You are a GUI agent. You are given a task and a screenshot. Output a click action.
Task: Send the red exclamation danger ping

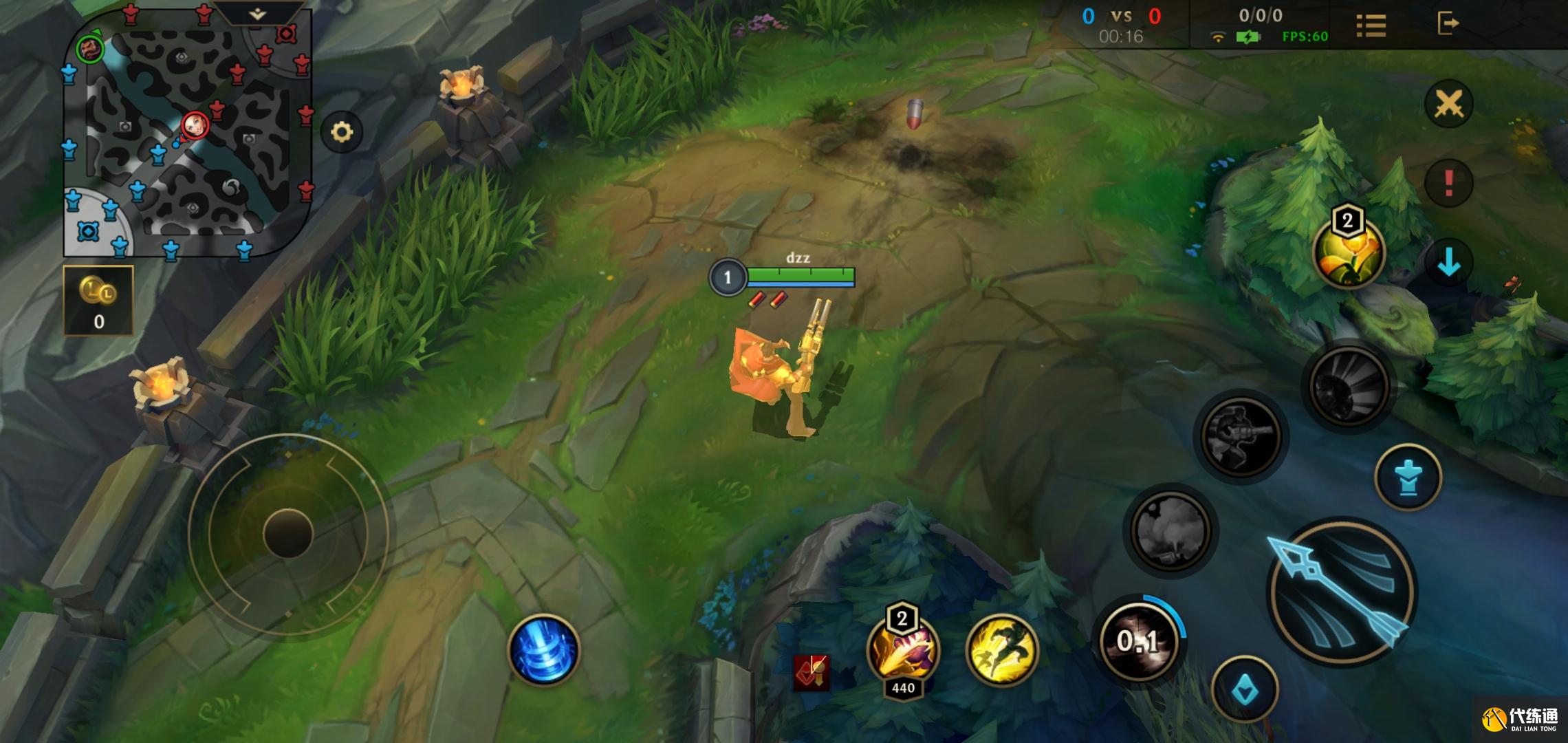click(x=1448, y=183)
